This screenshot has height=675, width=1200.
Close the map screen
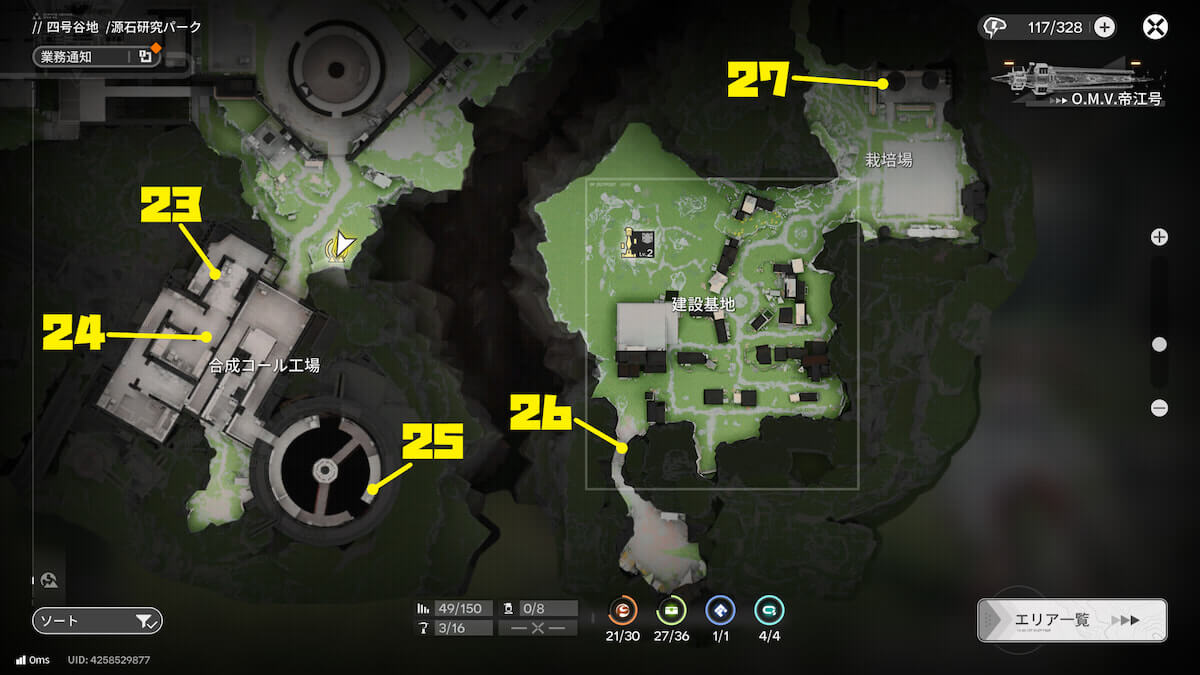coord(1155,27)
